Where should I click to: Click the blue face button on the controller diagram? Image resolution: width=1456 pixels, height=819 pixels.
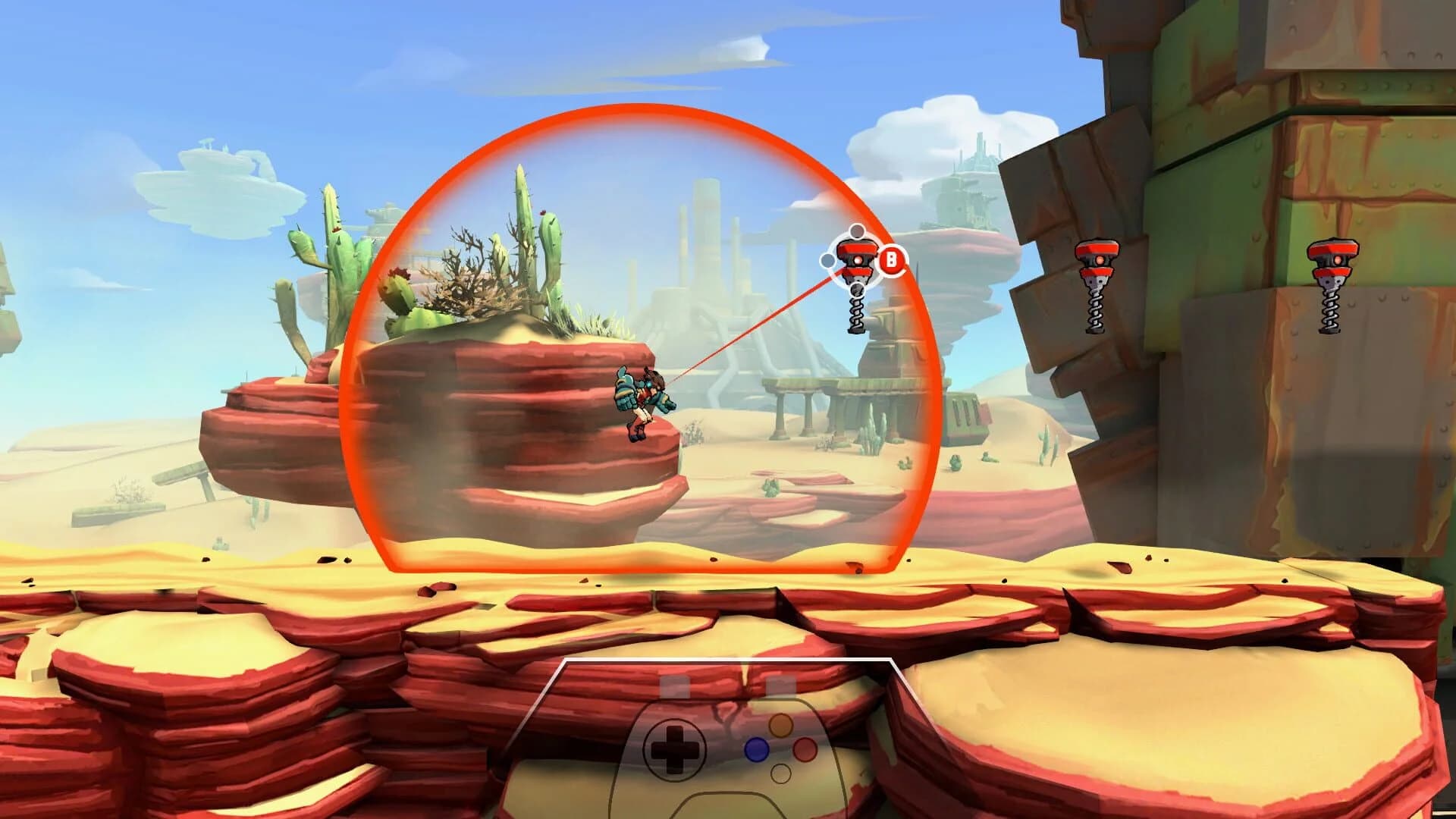(758, 749)
